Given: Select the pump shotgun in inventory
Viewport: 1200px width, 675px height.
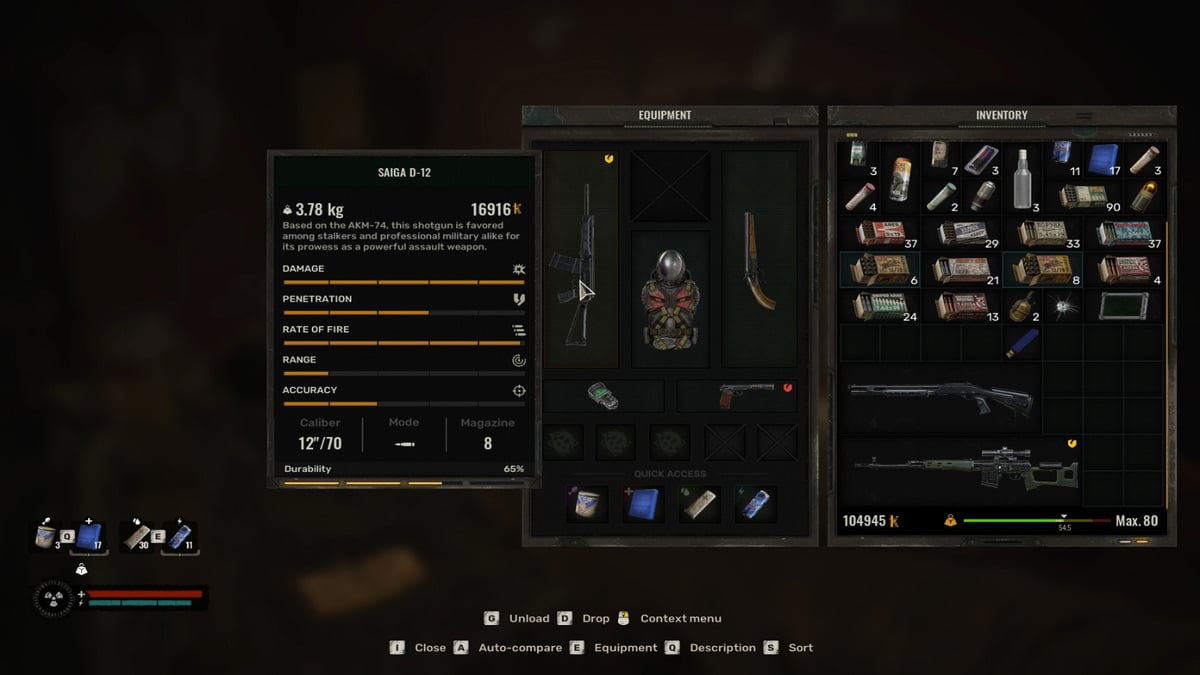Looking at the screenshot, I should tap(940, 395).
